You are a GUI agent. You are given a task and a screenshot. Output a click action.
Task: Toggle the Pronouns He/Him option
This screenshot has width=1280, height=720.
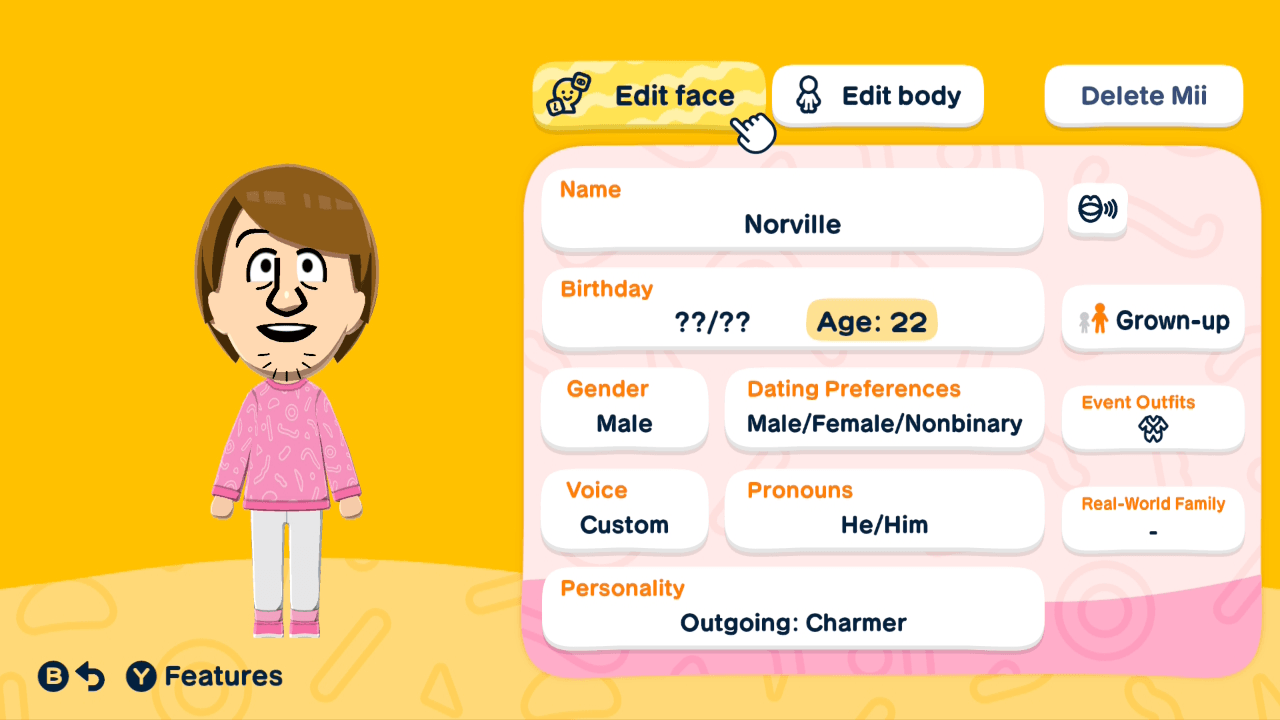[884, 510]
